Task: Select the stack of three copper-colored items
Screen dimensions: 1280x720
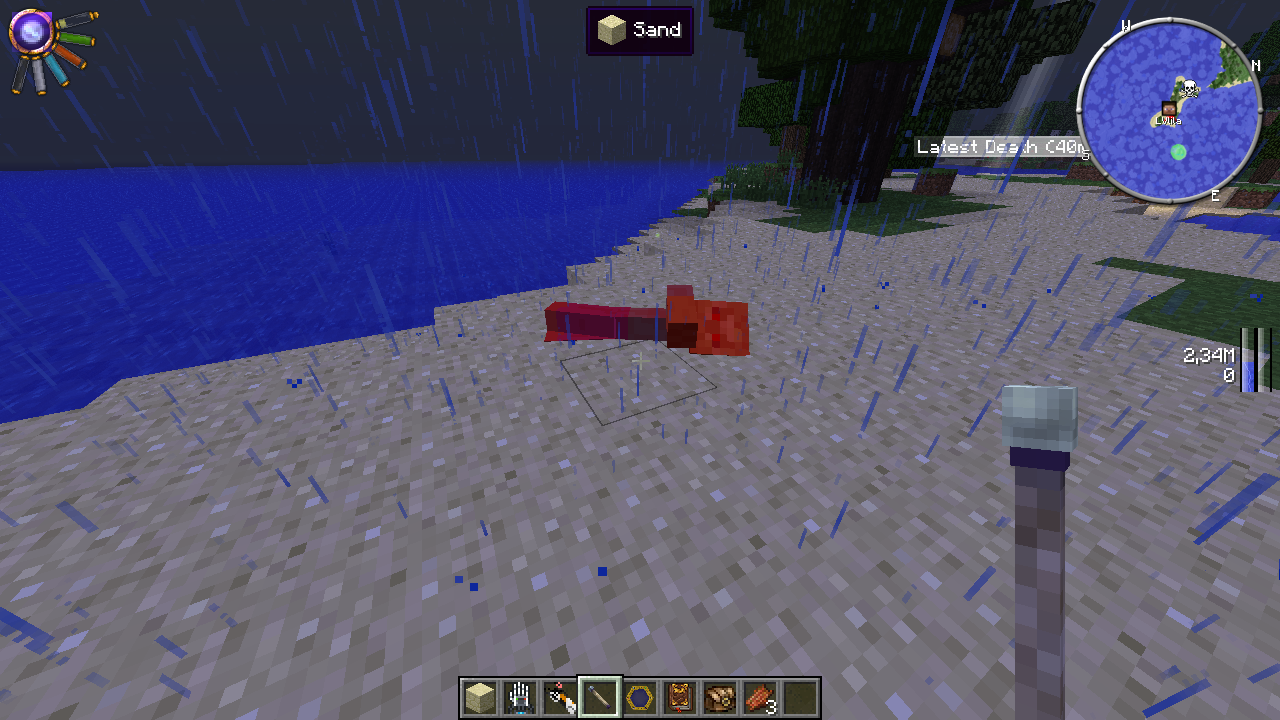Action: 760,697
